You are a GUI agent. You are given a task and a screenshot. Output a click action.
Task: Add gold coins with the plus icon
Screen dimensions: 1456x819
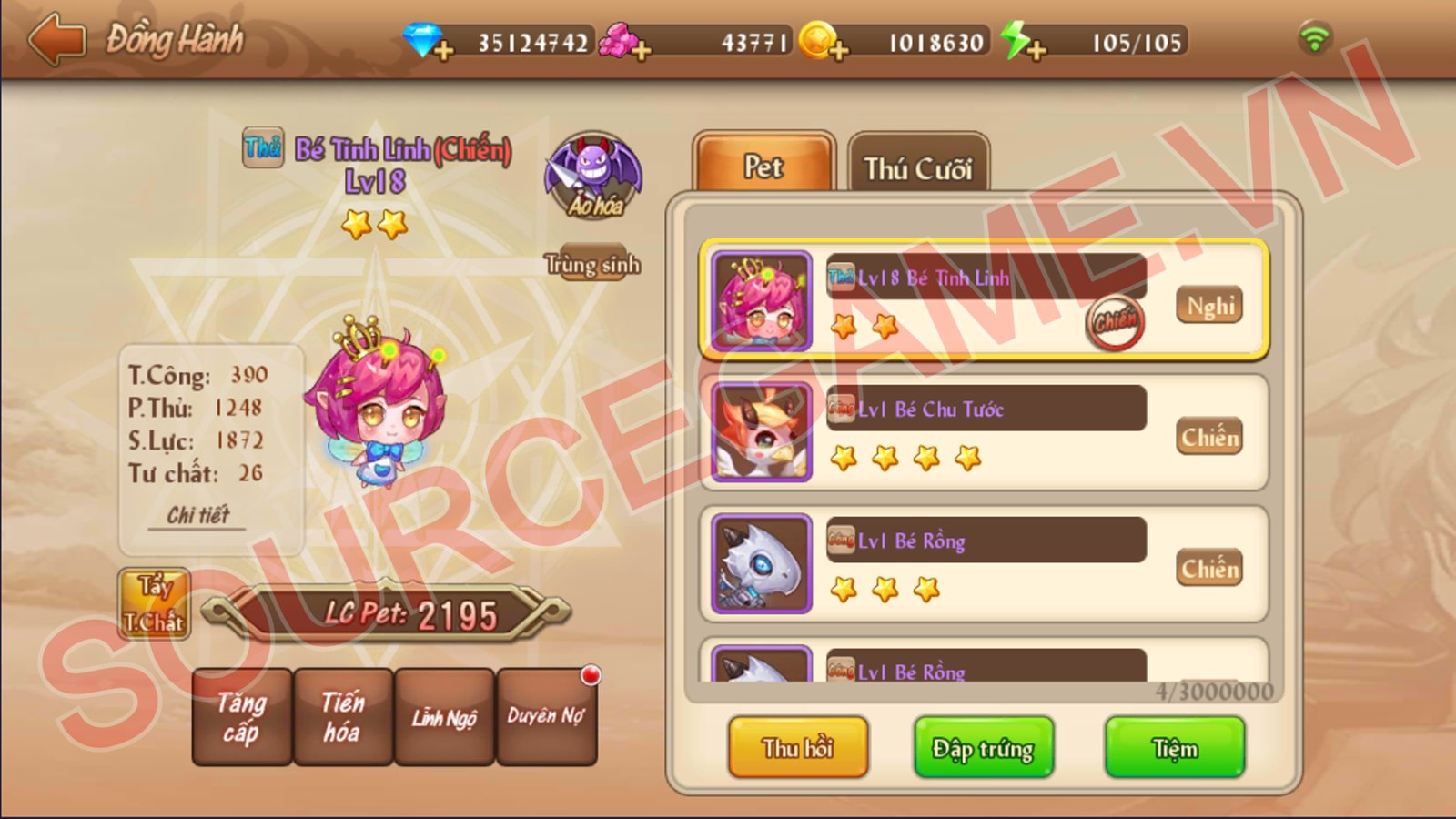pos(838,51)
